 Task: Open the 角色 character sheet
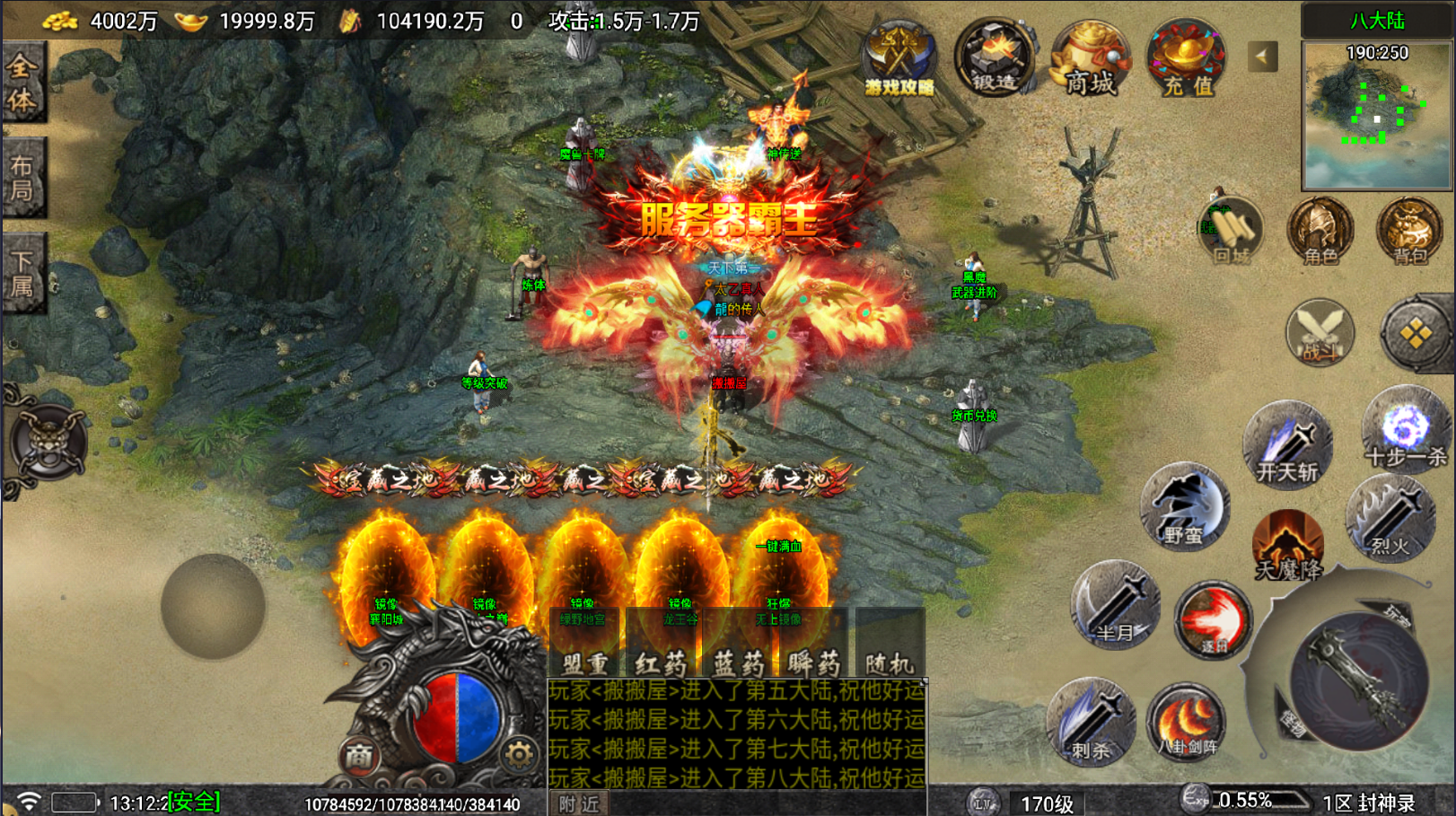[1320, 232]
